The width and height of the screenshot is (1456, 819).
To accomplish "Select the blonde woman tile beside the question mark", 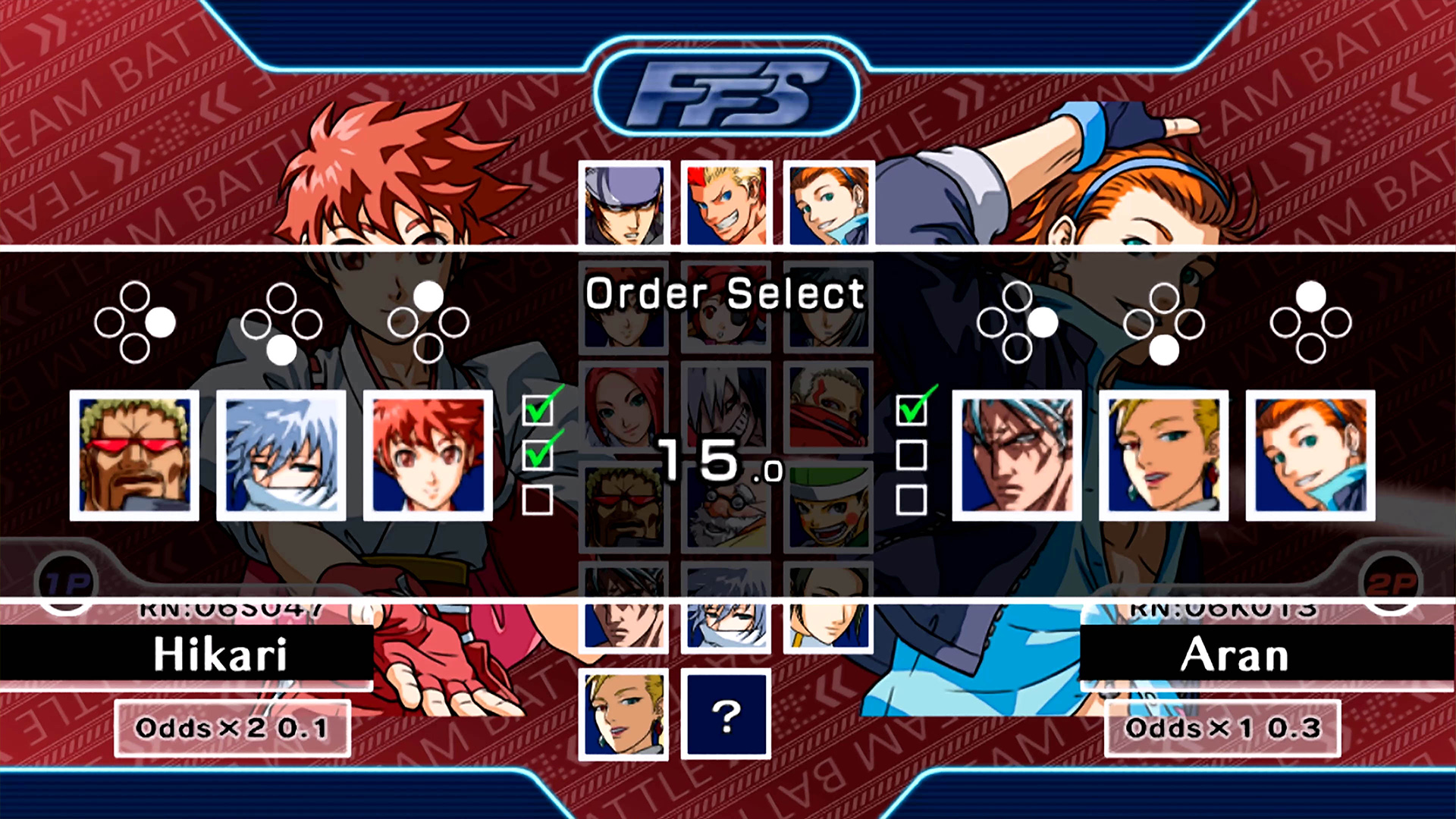I will pyautogui.click(x=624, y=714).
